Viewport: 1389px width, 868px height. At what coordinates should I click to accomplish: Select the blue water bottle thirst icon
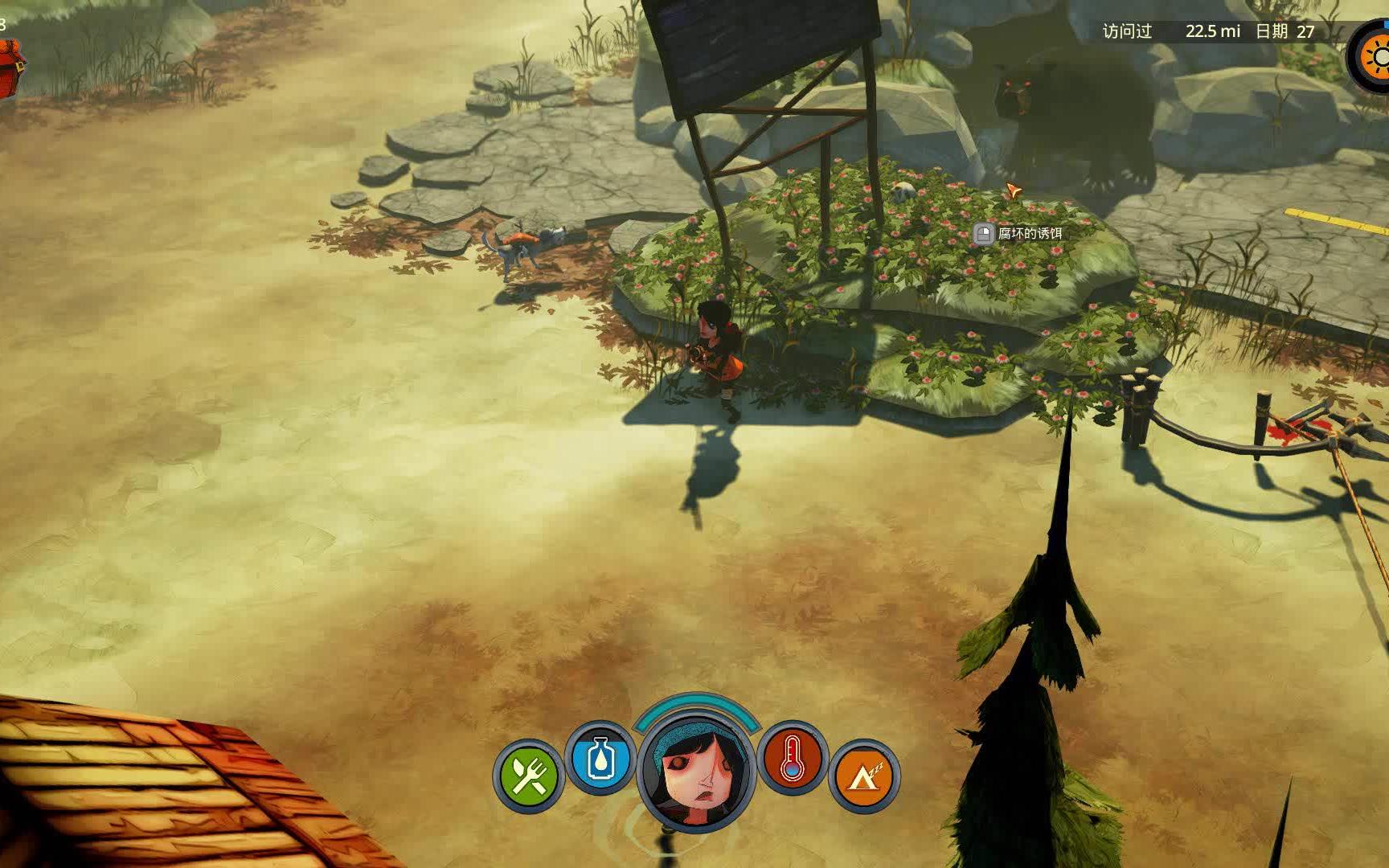pos(600,757)
